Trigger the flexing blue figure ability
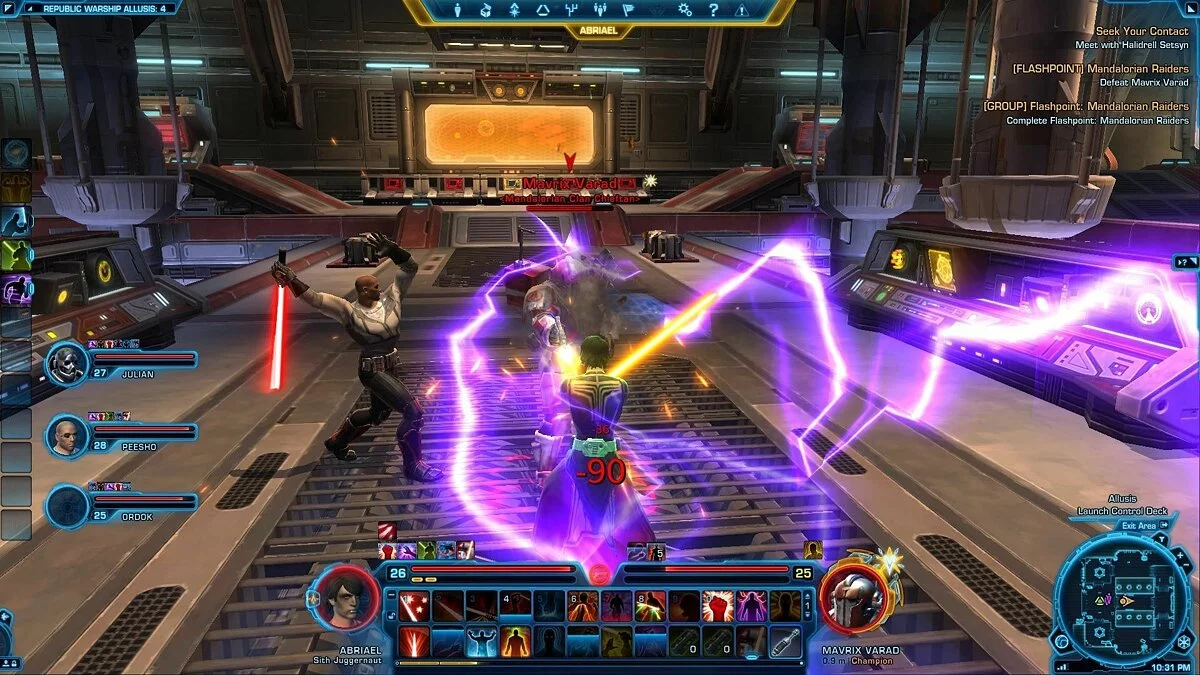Viewport: 1200px width, 675px height. (x=482, y=641)
